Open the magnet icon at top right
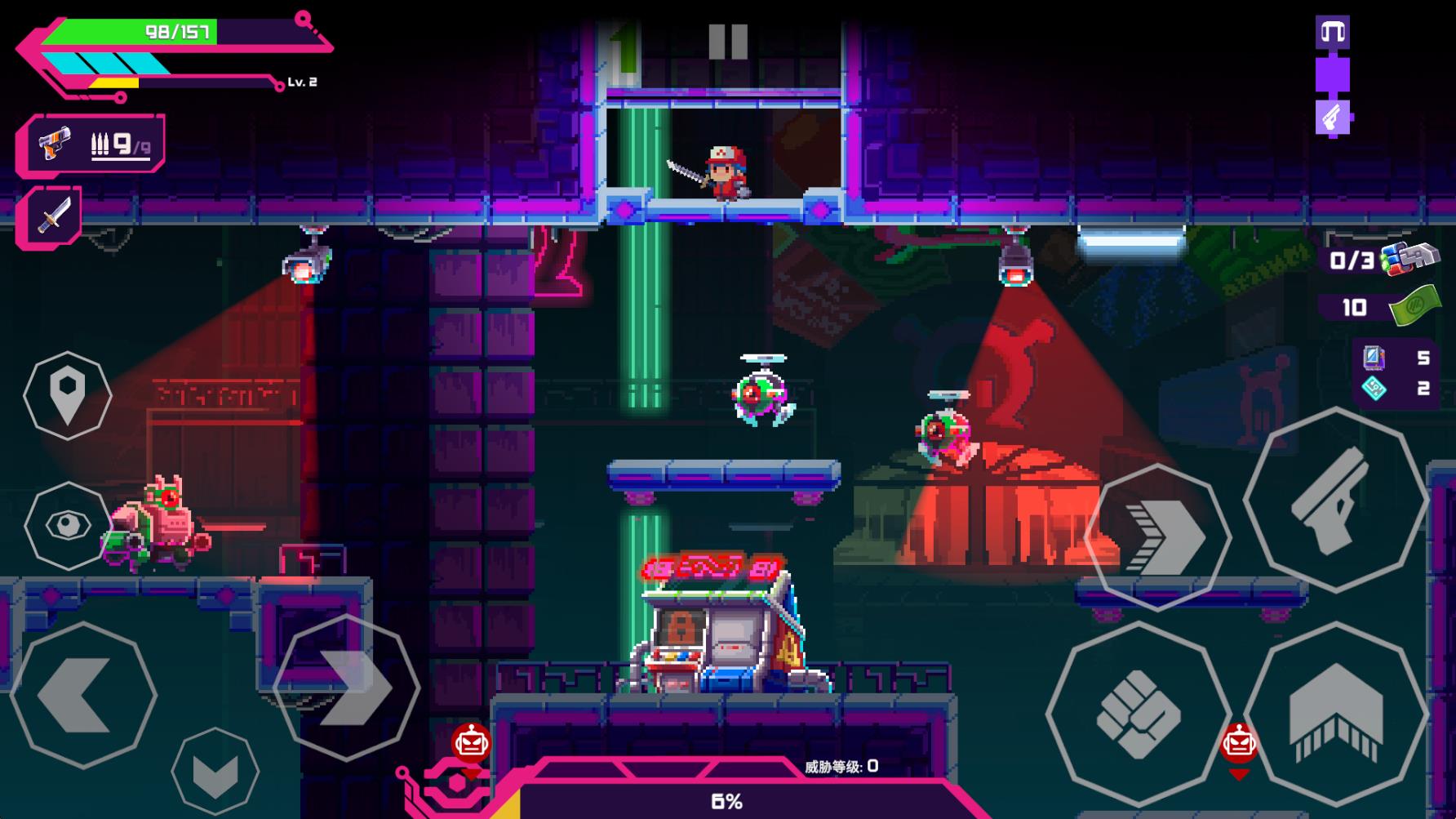 point(1332,33)
